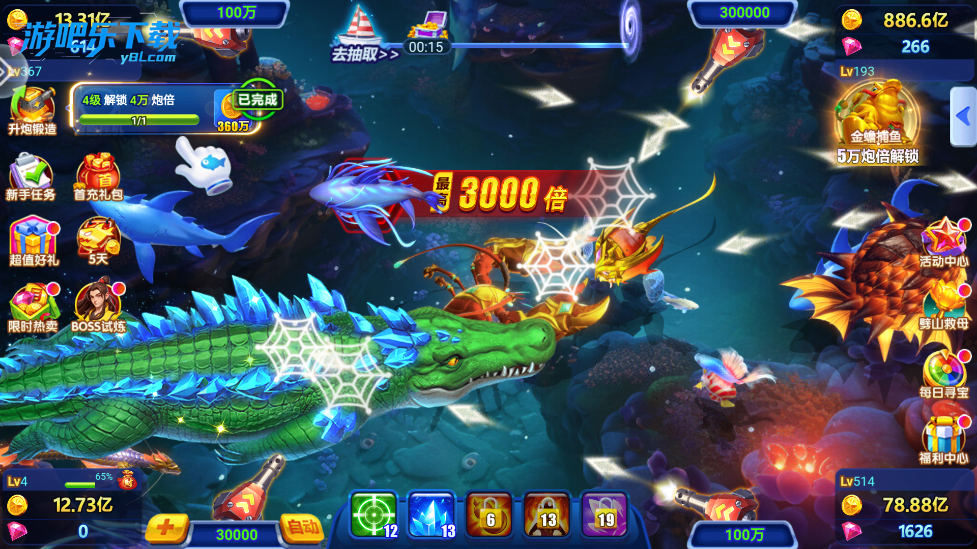The width and height of the screenshot is (977, 549).
Task: Enter the BOSS试炼 trial
Action: (98, 307)
